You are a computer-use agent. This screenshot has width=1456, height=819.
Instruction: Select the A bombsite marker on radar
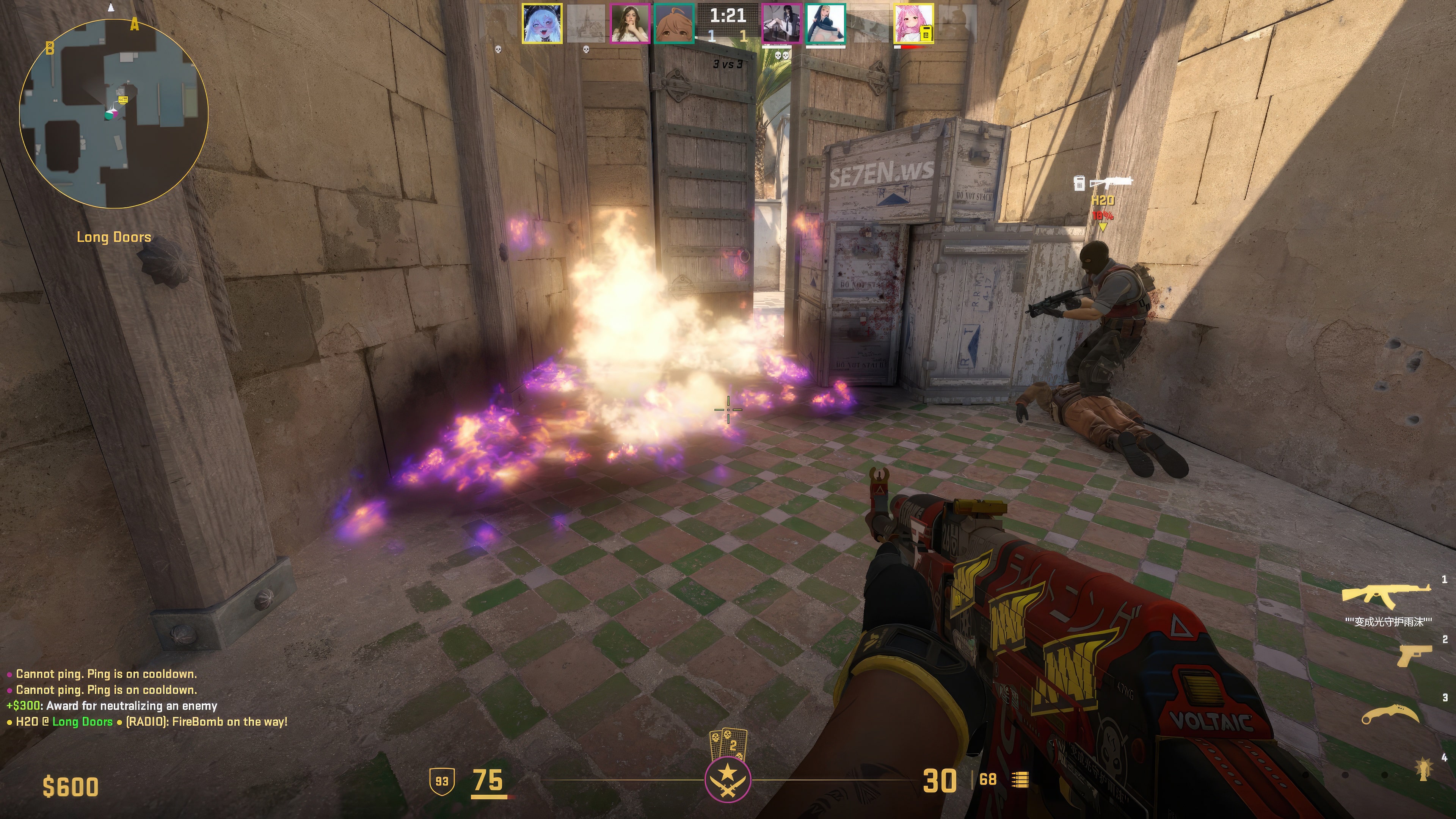pyautogui.click(x=135, y=25)
